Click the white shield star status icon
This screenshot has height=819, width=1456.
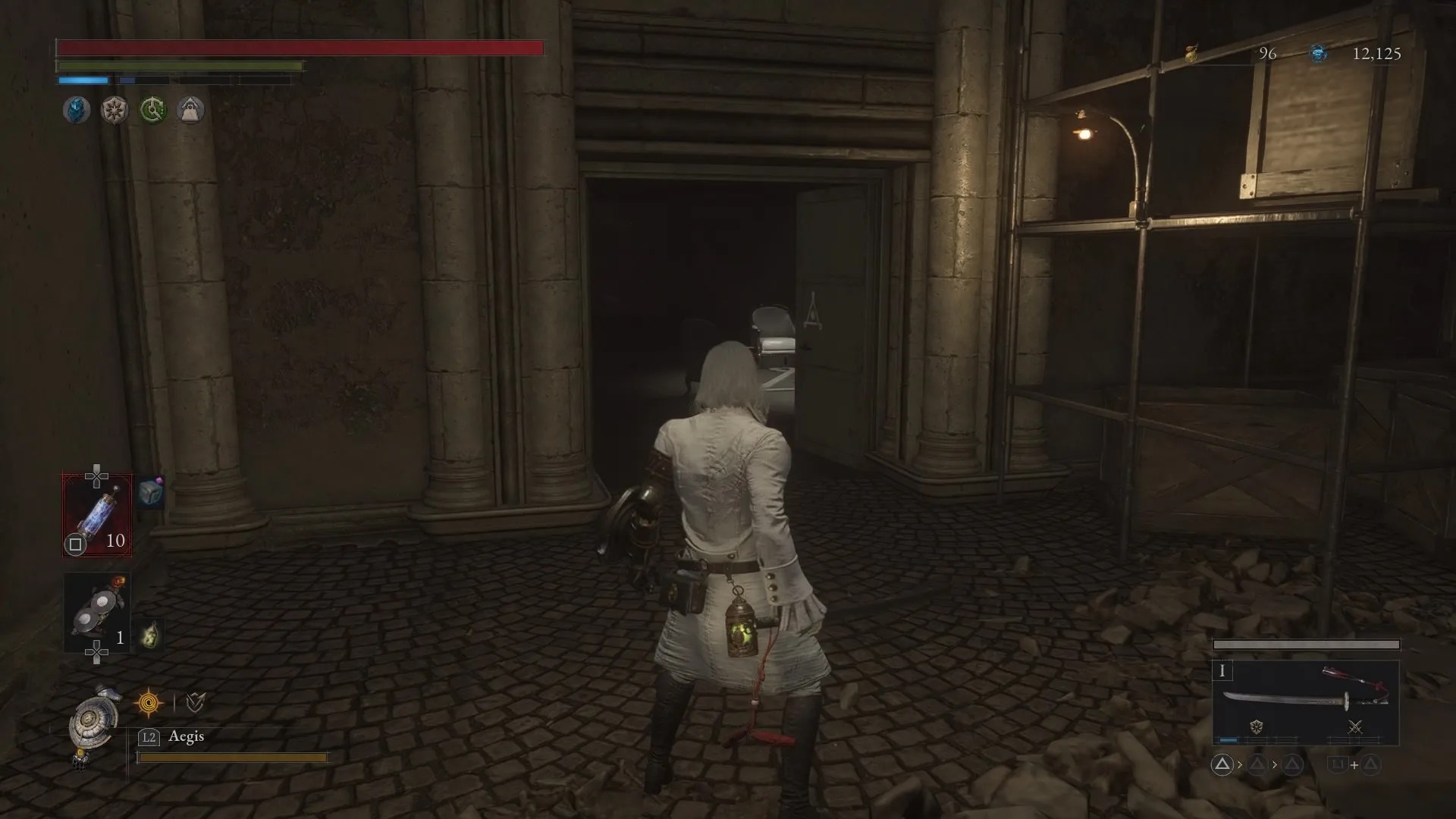coord(114,109)
